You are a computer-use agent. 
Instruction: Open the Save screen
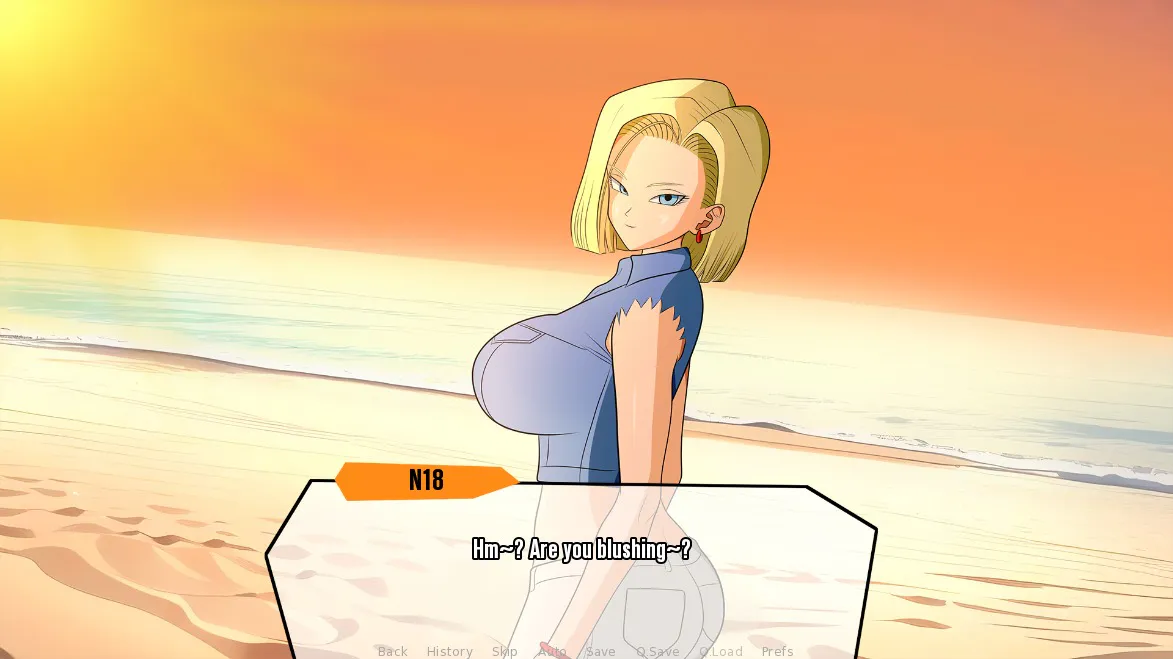(x=600, y=651)
